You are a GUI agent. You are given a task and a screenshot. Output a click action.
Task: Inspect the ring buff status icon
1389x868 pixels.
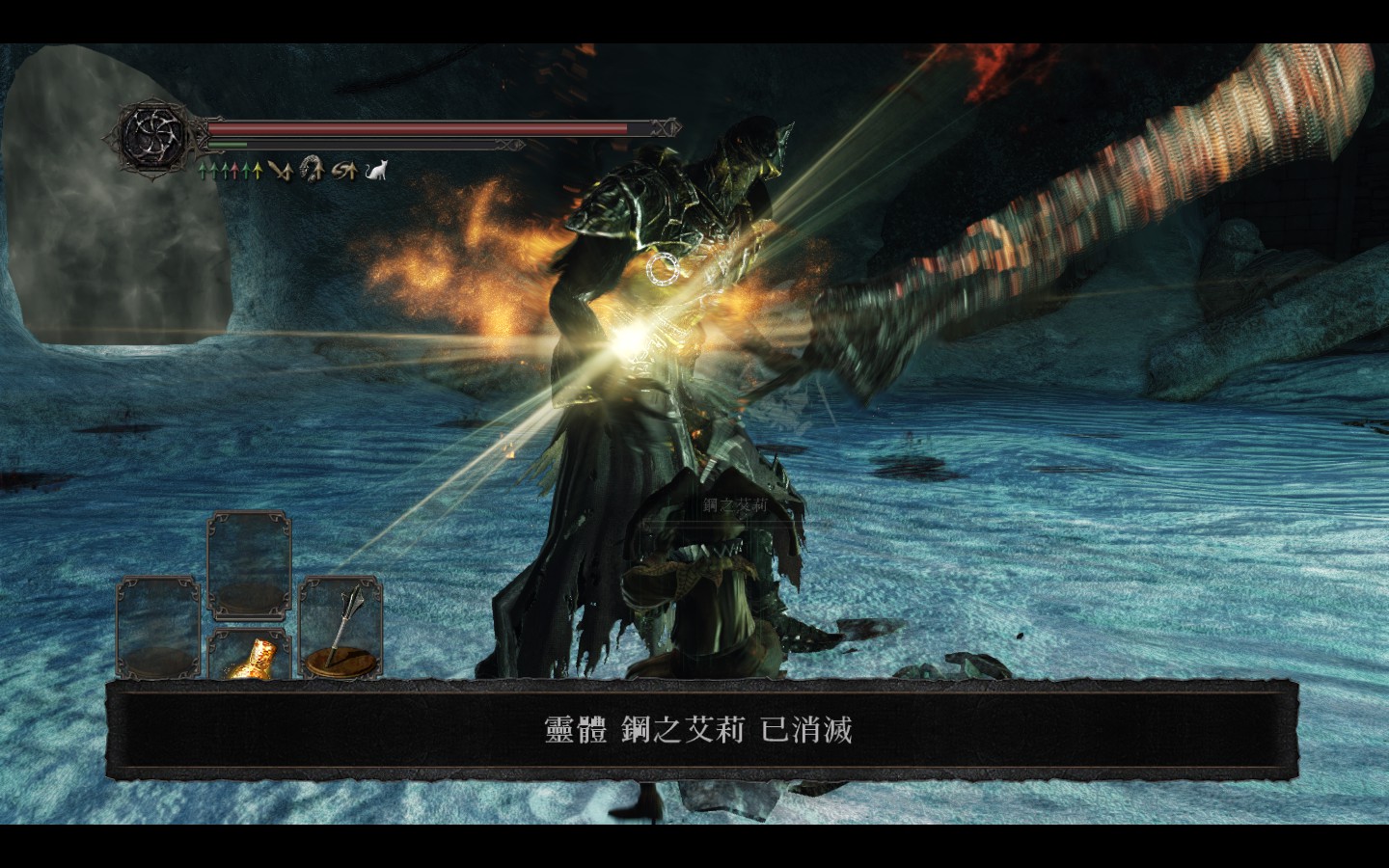(x=311, y=171)
